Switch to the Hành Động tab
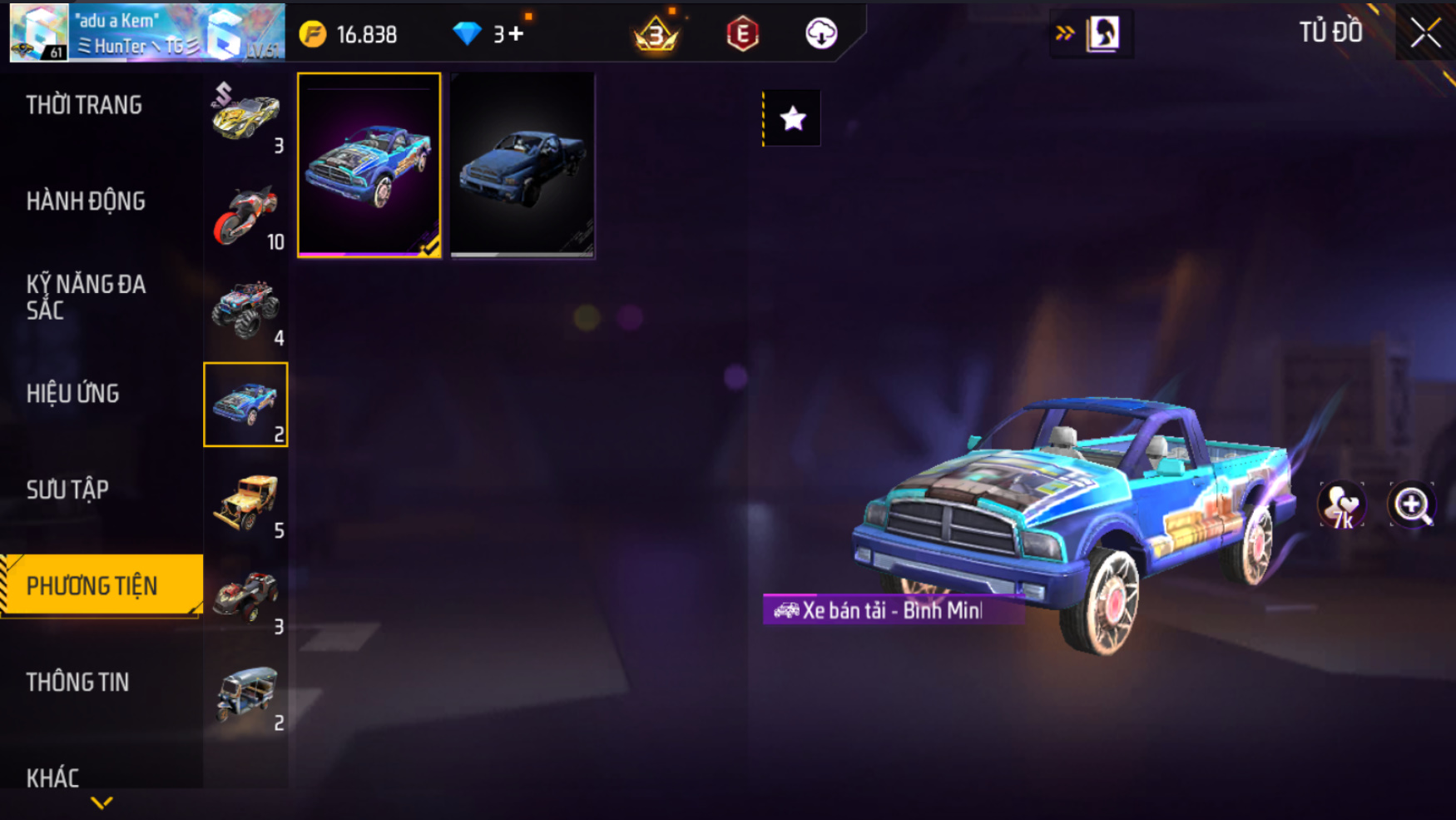 (x=86, y=201)
